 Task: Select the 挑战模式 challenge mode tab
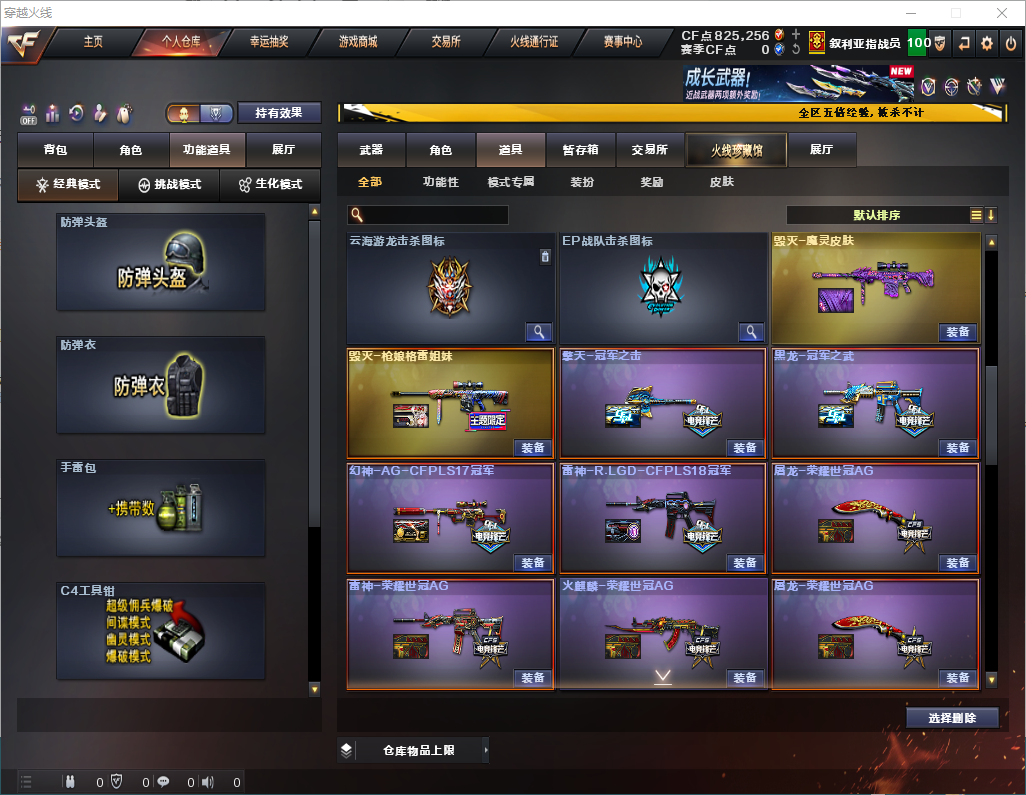pyautogui.click(x=170, y=185)
